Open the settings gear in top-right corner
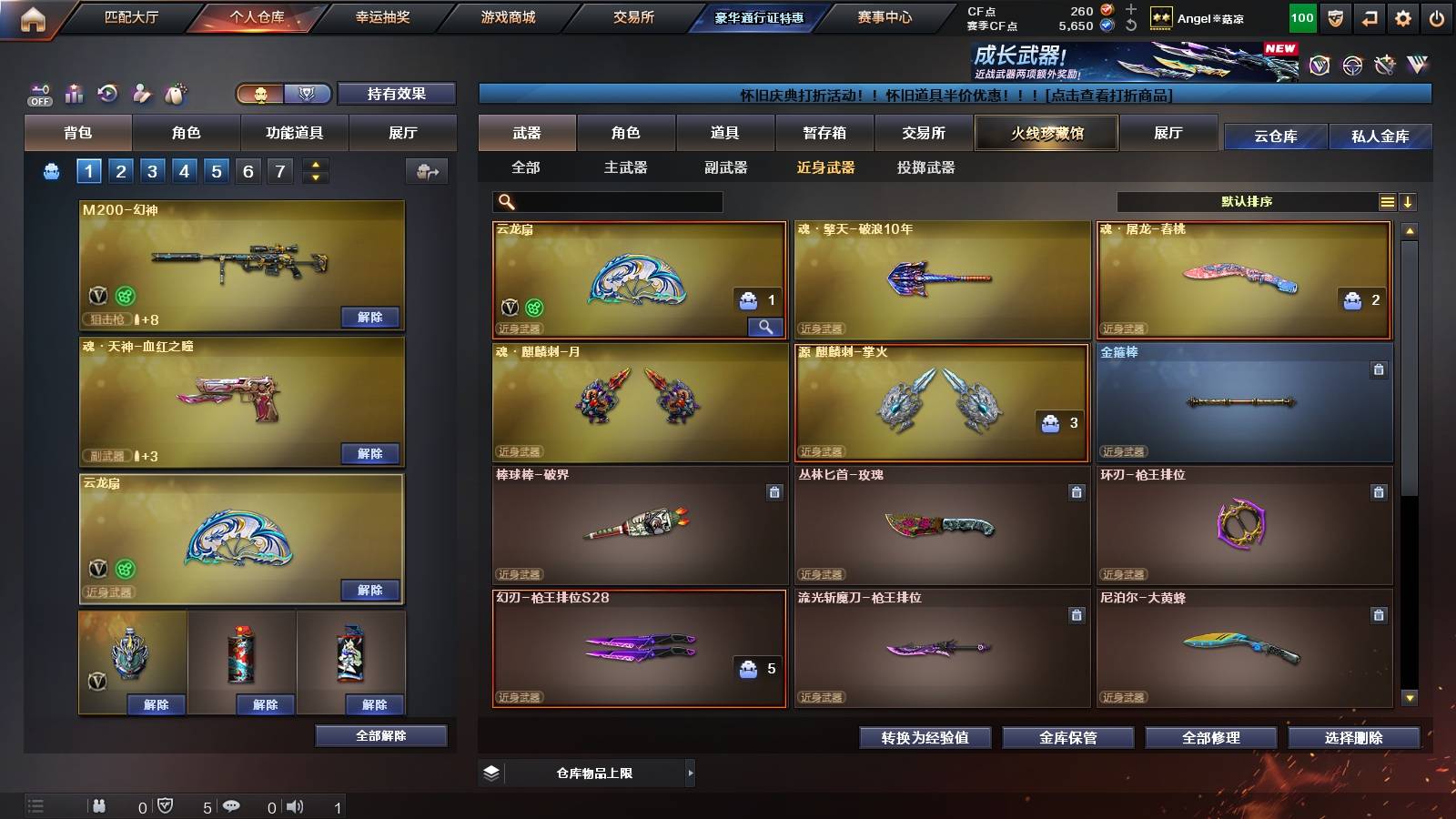The height and width of the screenshot is (819, 1456). [1402, 16]
